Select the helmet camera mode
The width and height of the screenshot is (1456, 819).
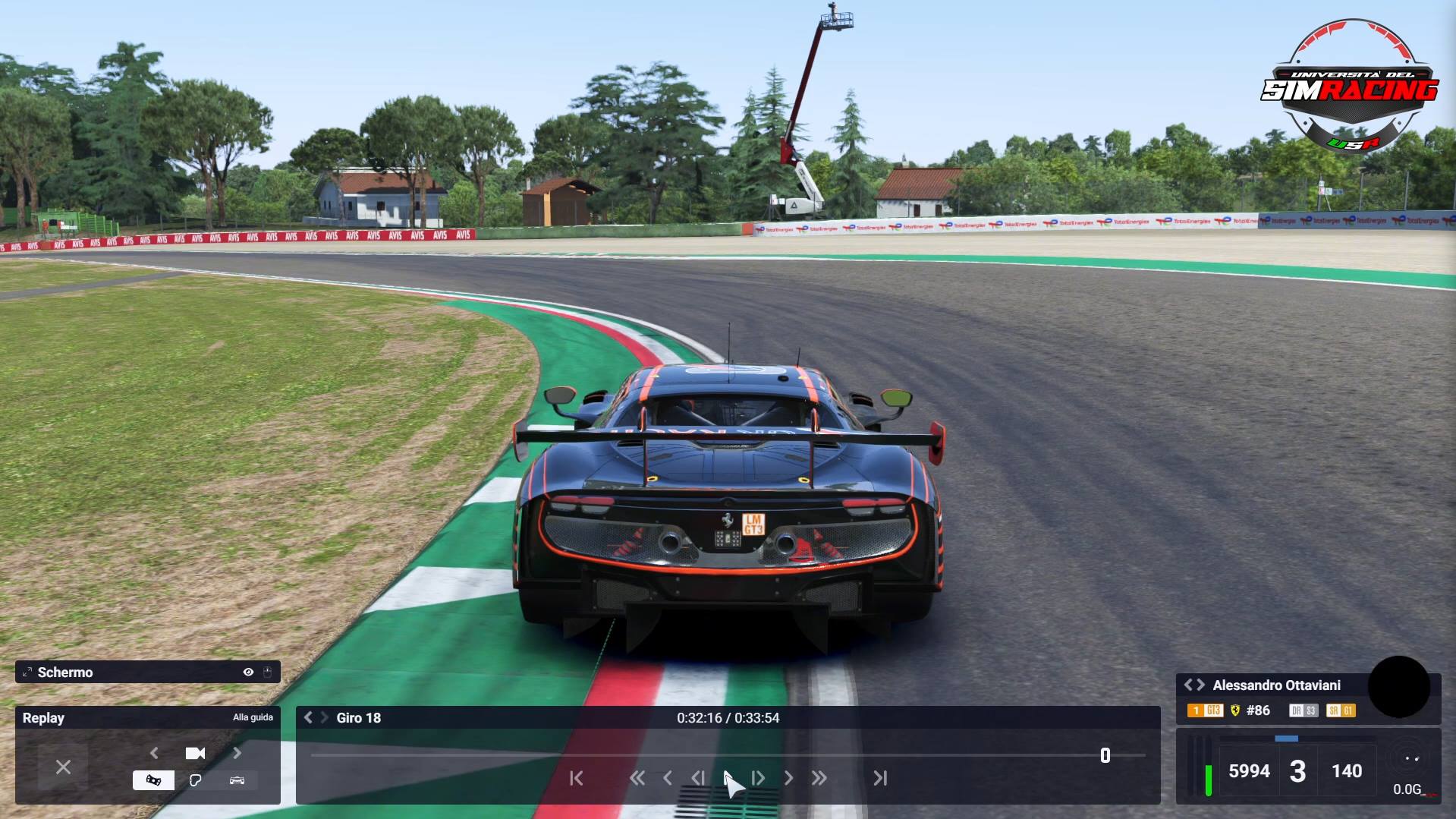point(195,780)
